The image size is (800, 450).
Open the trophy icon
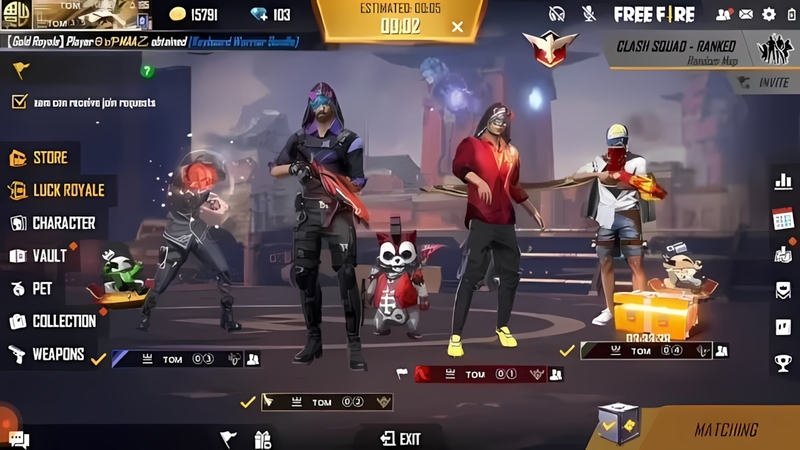tap(783, 362)
